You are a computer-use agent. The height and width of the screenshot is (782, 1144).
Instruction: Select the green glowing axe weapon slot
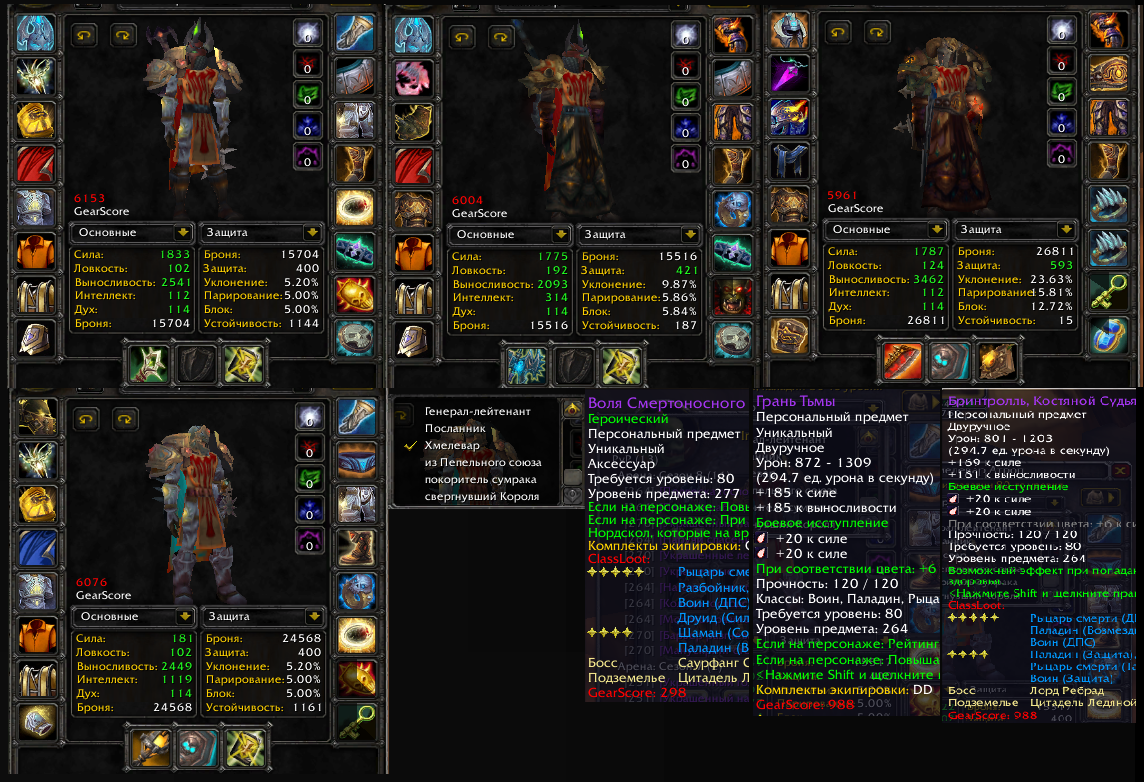coord(147,364)
